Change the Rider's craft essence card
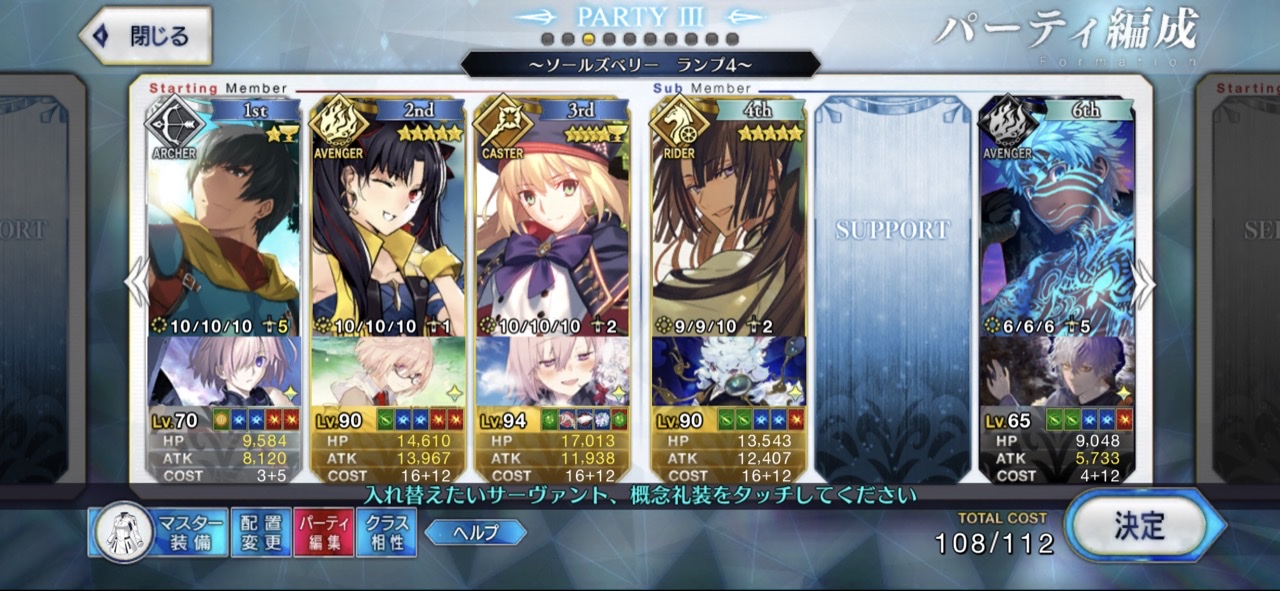 point(727,371)
